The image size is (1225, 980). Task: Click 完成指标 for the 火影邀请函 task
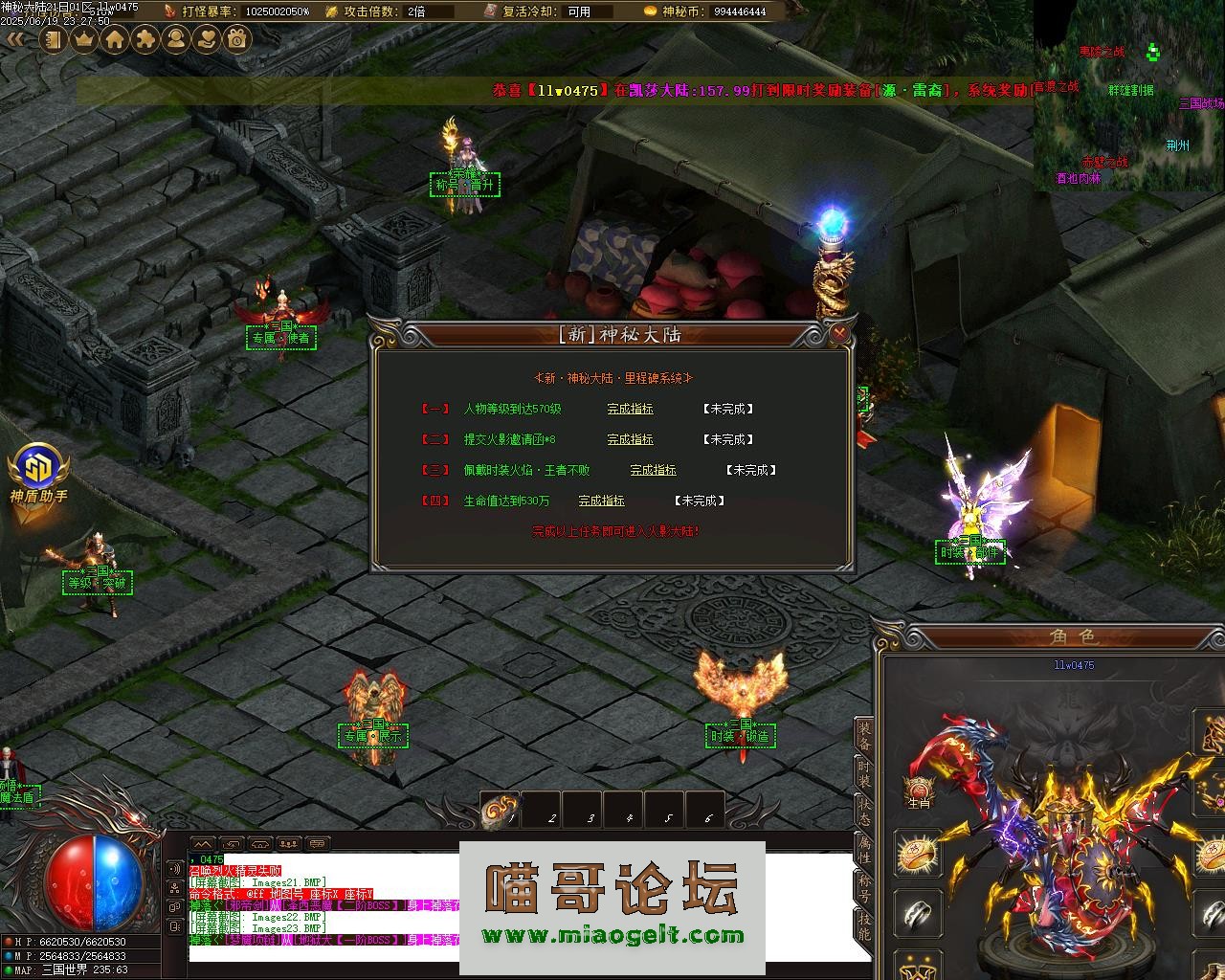click(x=630, y=439)
